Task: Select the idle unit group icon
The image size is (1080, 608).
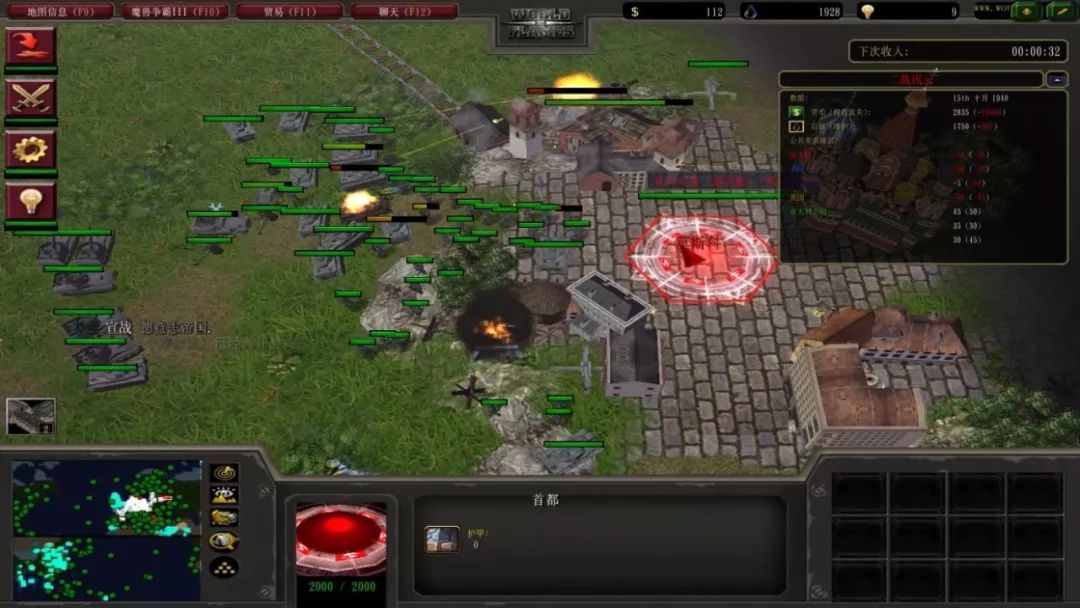Action: pyautogui.click(x=31, y=416)
